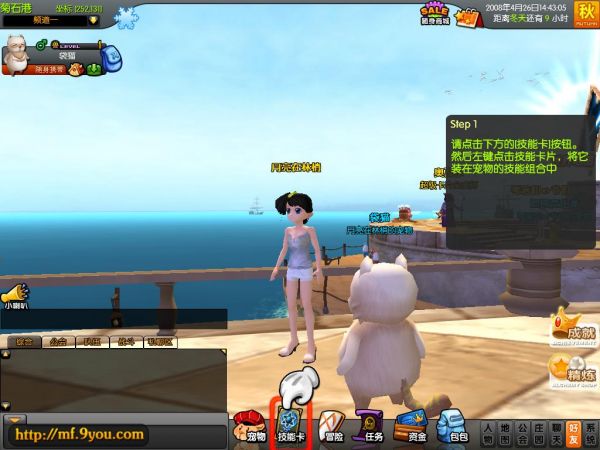Open the SALE item mall
600x450 pixels.
pos(433,16)
